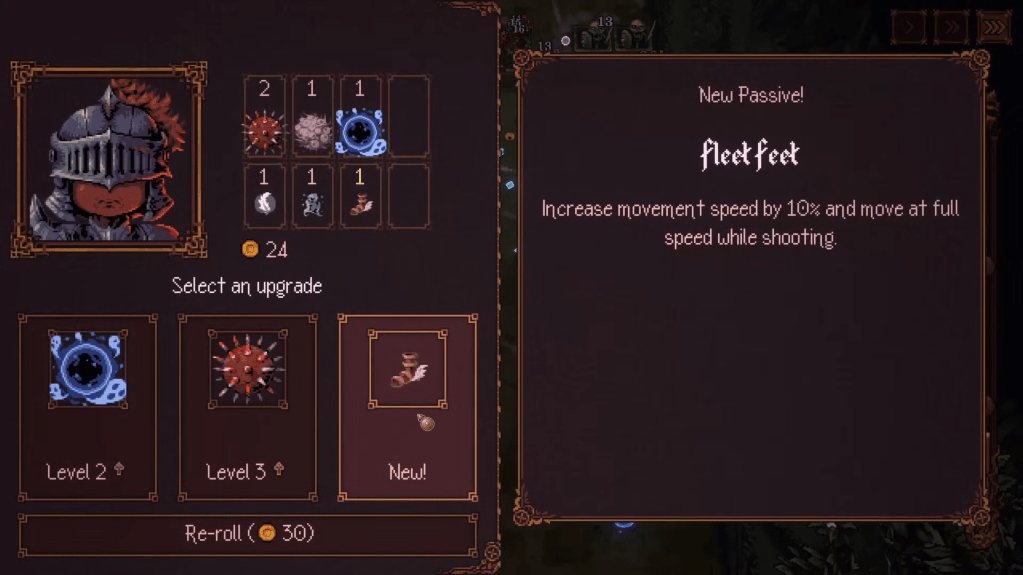Pick the spiked ball Level 3 upgrade

[x=248, y=407]
